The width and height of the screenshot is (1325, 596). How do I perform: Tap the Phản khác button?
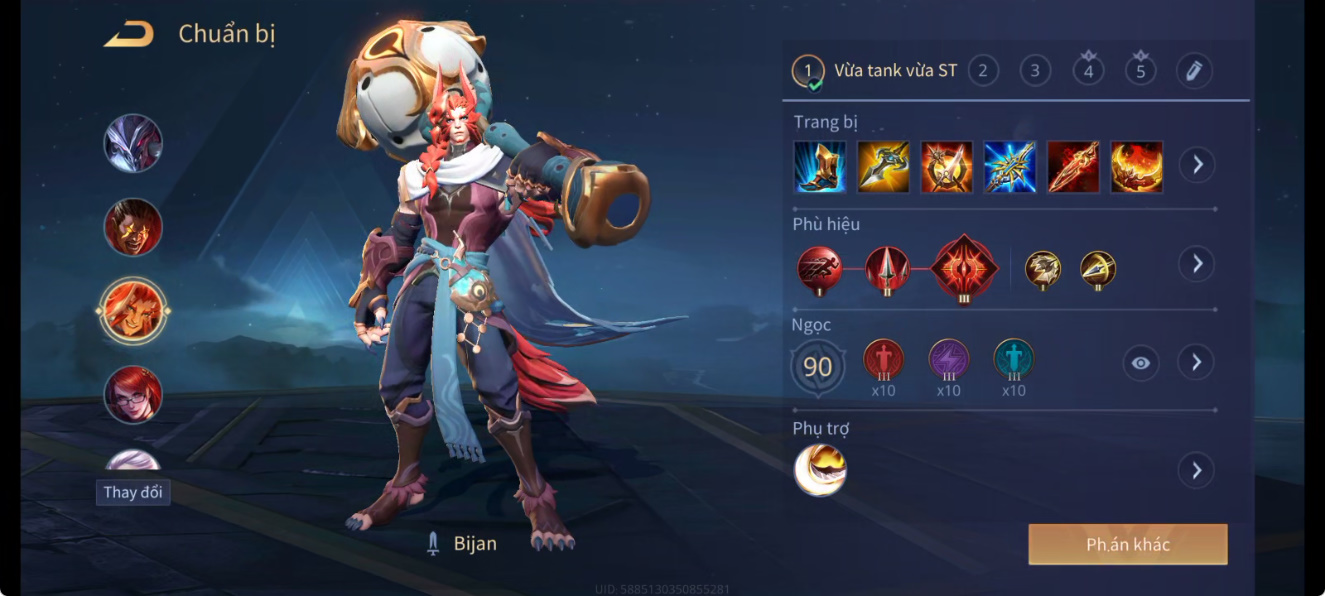1127,545
